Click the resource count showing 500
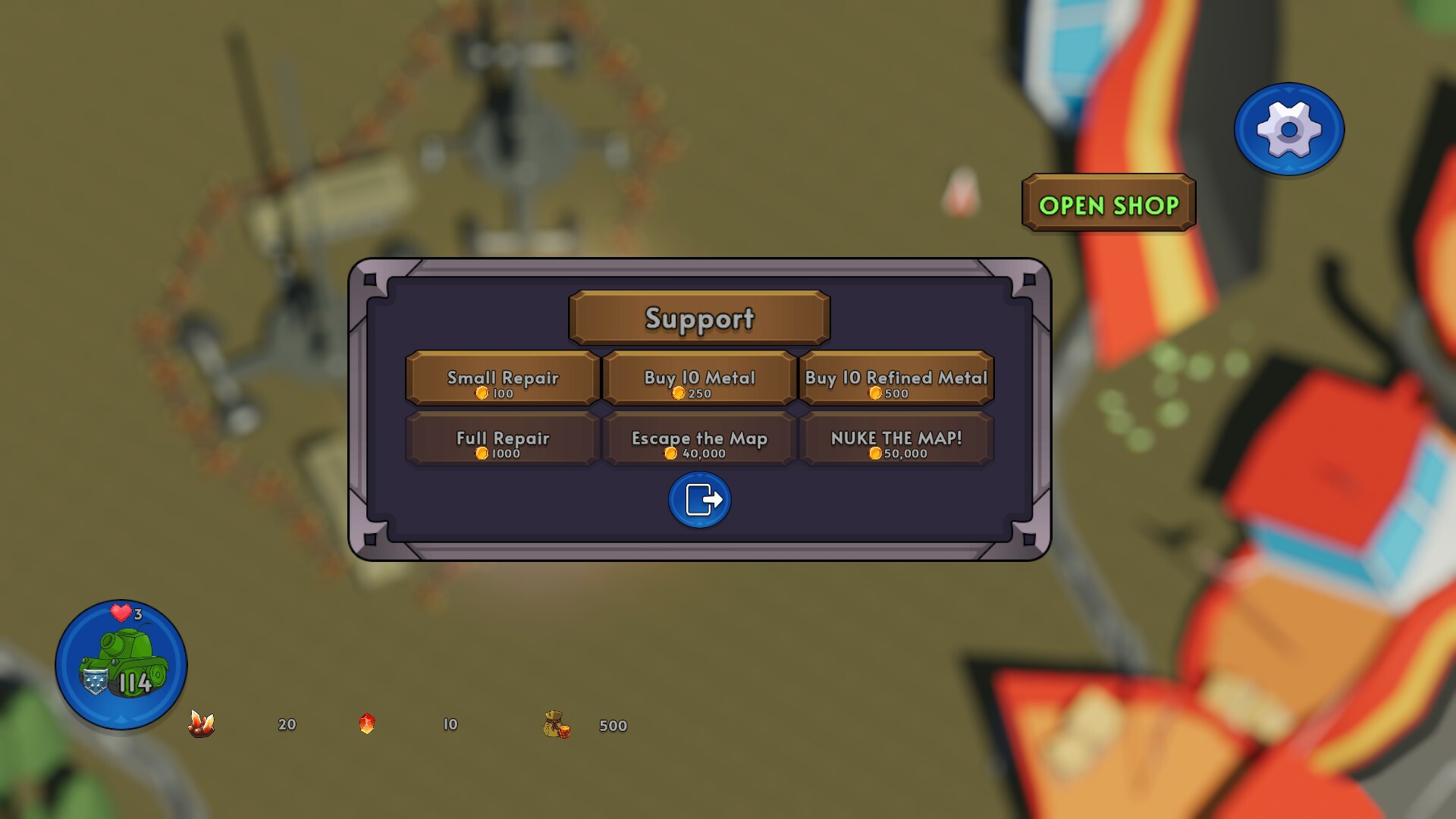Image resolution: width=1456 pixels, height=819 pixels. (613, 726)
